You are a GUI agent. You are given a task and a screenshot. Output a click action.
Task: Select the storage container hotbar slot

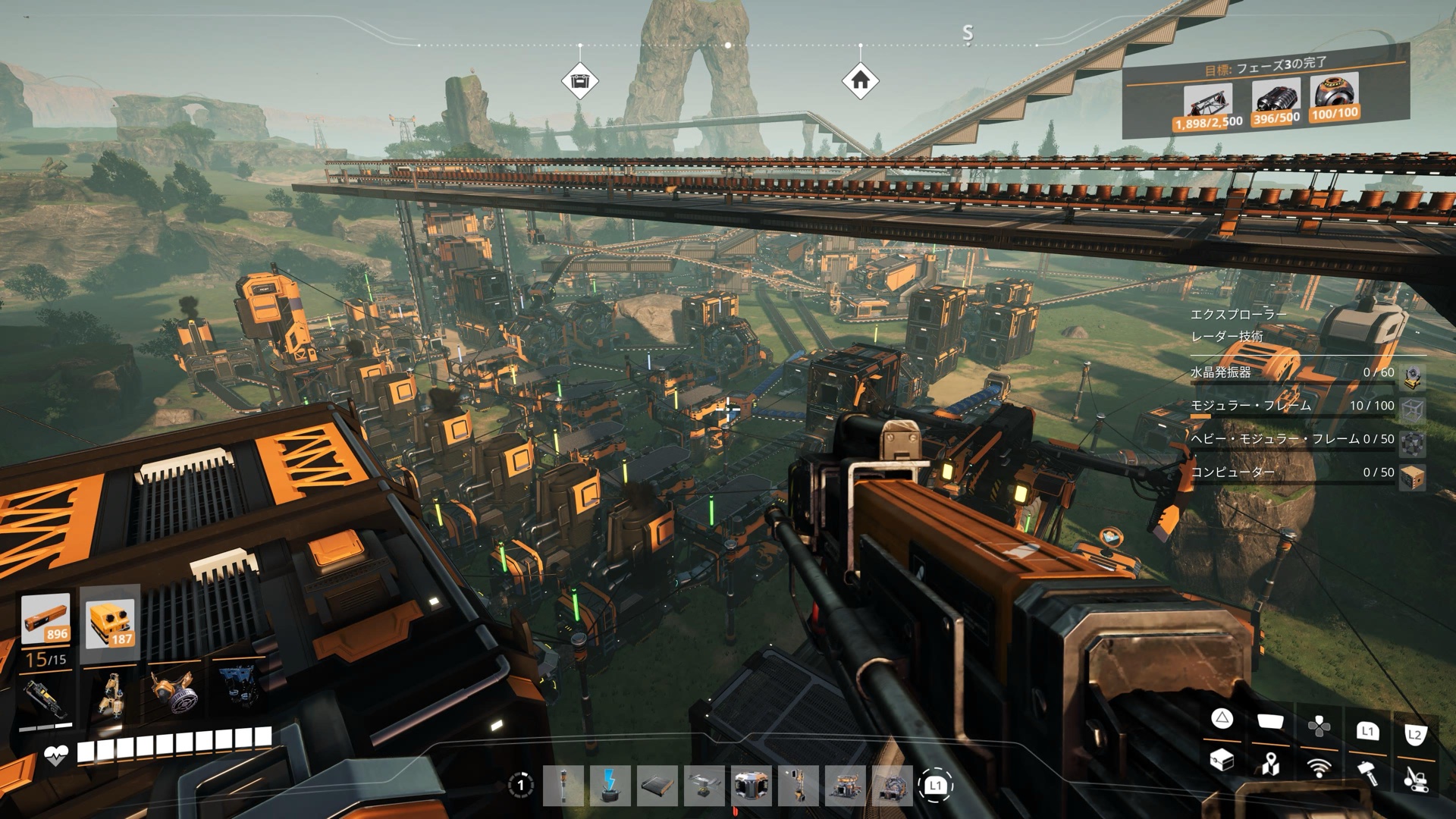752,786
